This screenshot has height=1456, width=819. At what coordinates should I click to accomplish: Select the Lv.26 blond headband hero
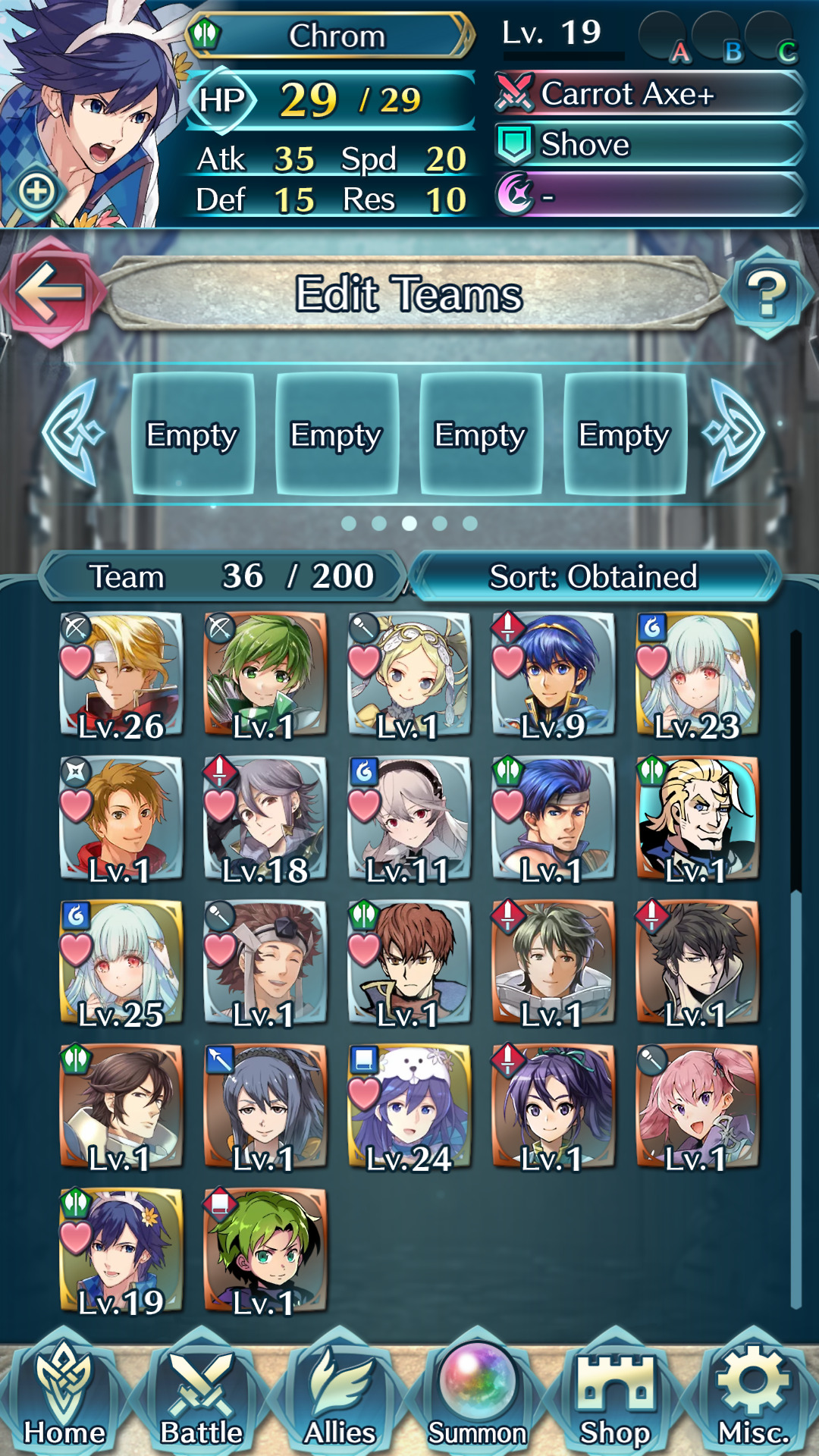[x=121, y=675]
